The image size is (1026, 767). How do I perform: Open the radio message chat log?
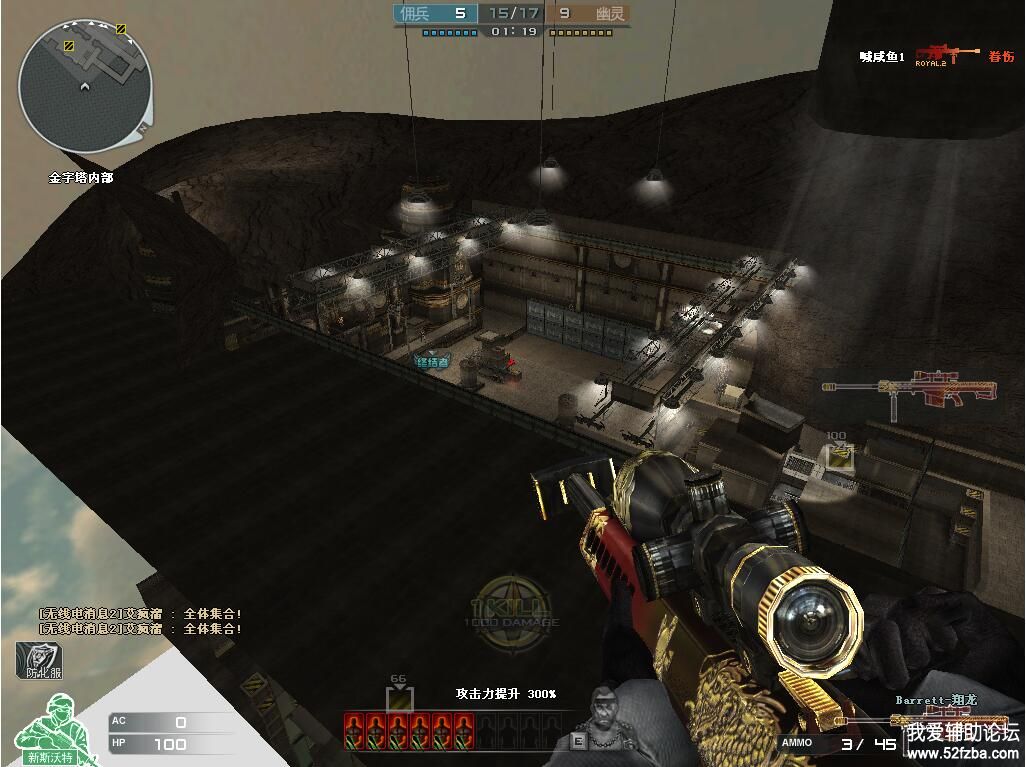coord(140,621)
